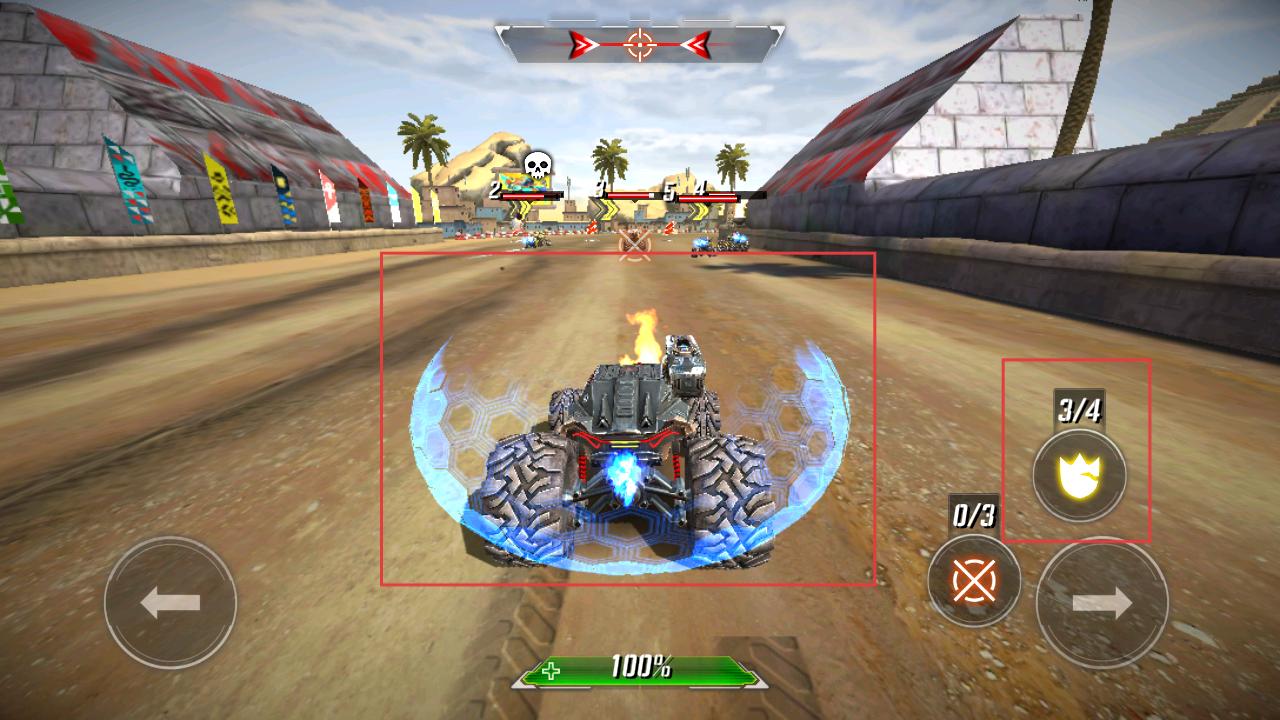Steer left with the left arrow button
This screenshot has height=720, width=1280.
[170, 602]
